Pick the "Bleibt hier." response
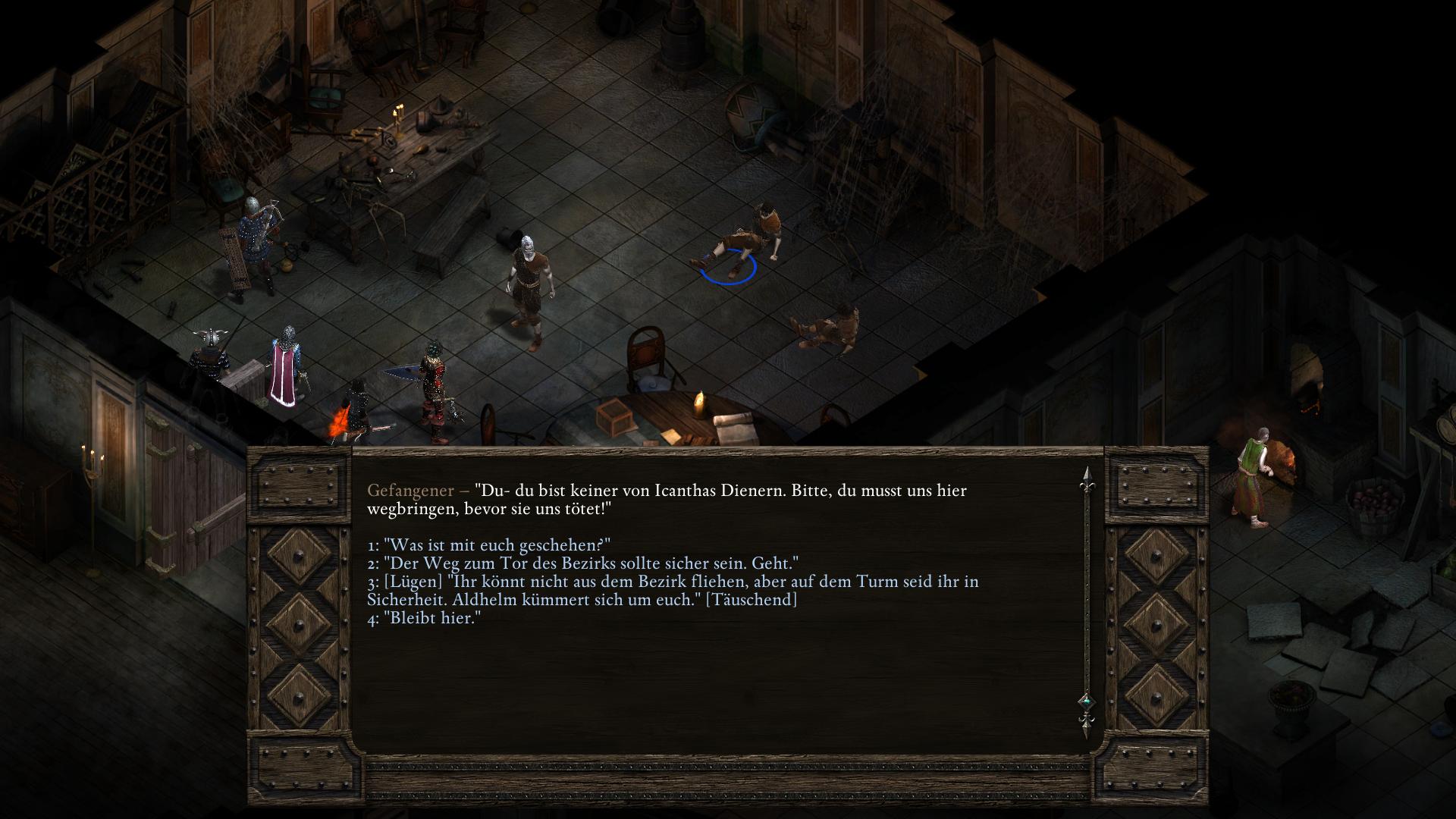Viewport: 1456px width, 819px height. click(x=424, y=618)
